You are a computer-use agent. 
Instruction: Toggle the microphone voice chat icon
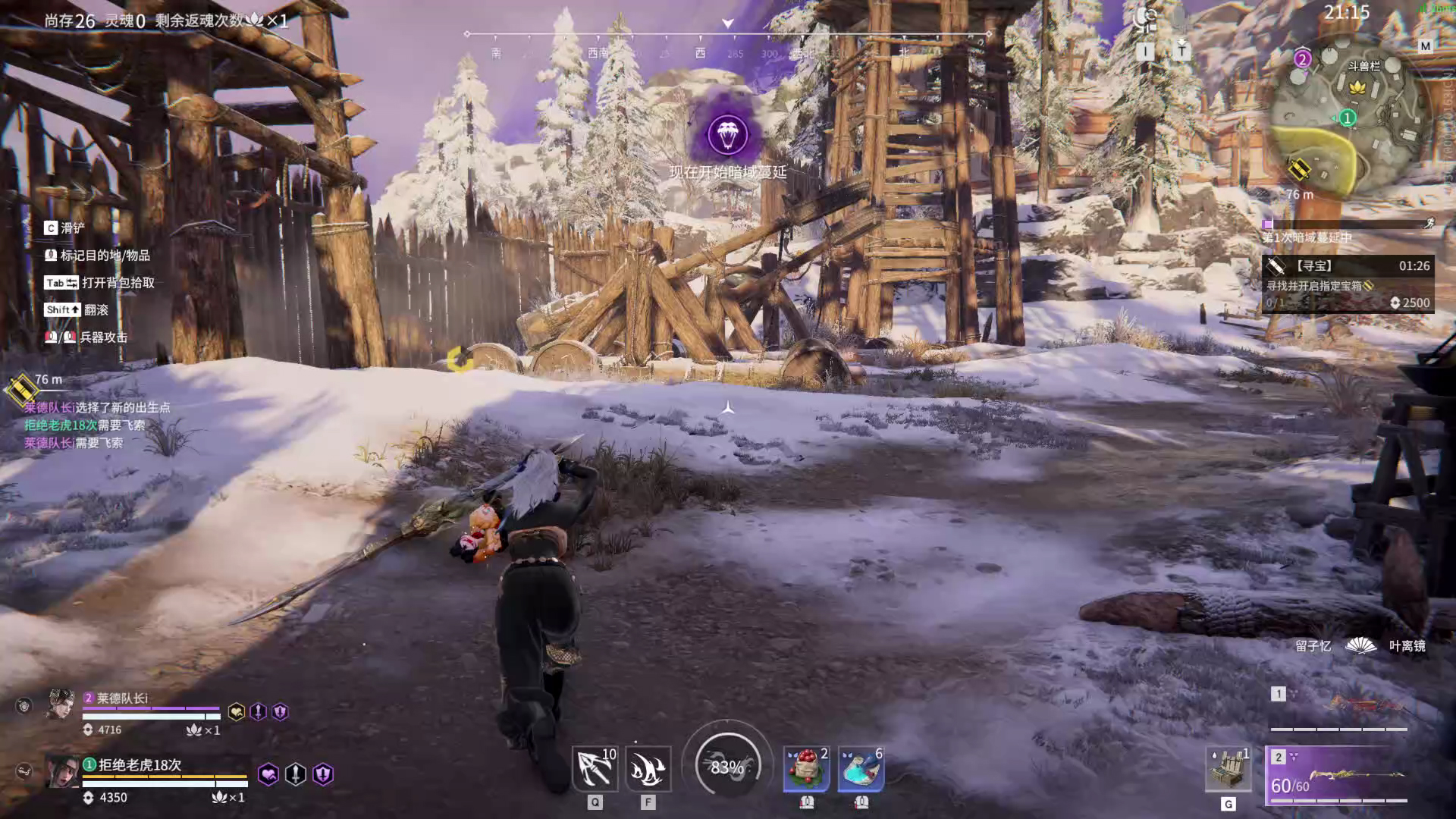pos(1145,20)
